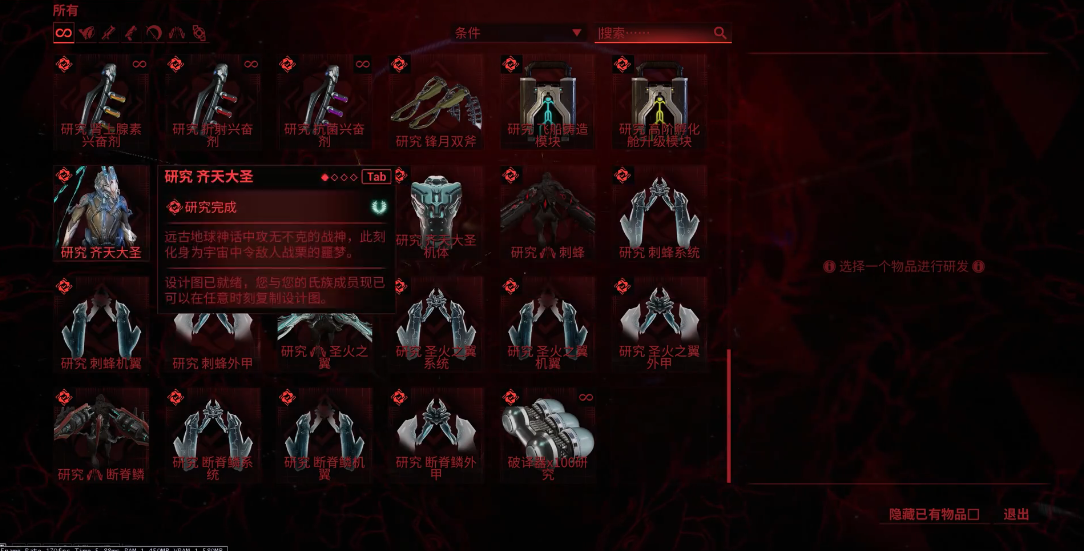This screenshot has width=1084, height=551.
Task: Switch to the infinity 所有 category tab
Action: coord(64,33)
